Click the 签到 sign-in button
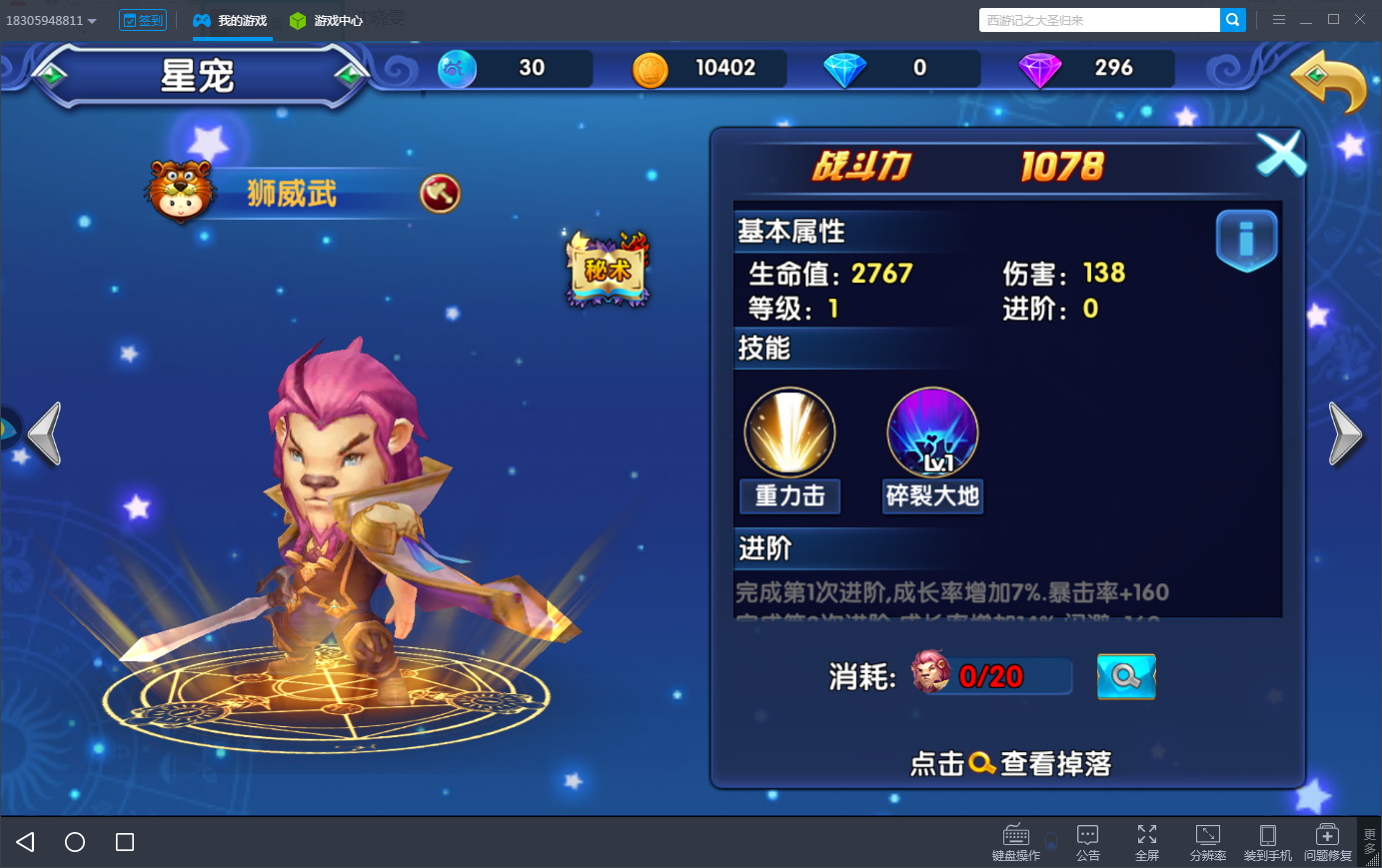1382x868 pixels. coord(143,19)
